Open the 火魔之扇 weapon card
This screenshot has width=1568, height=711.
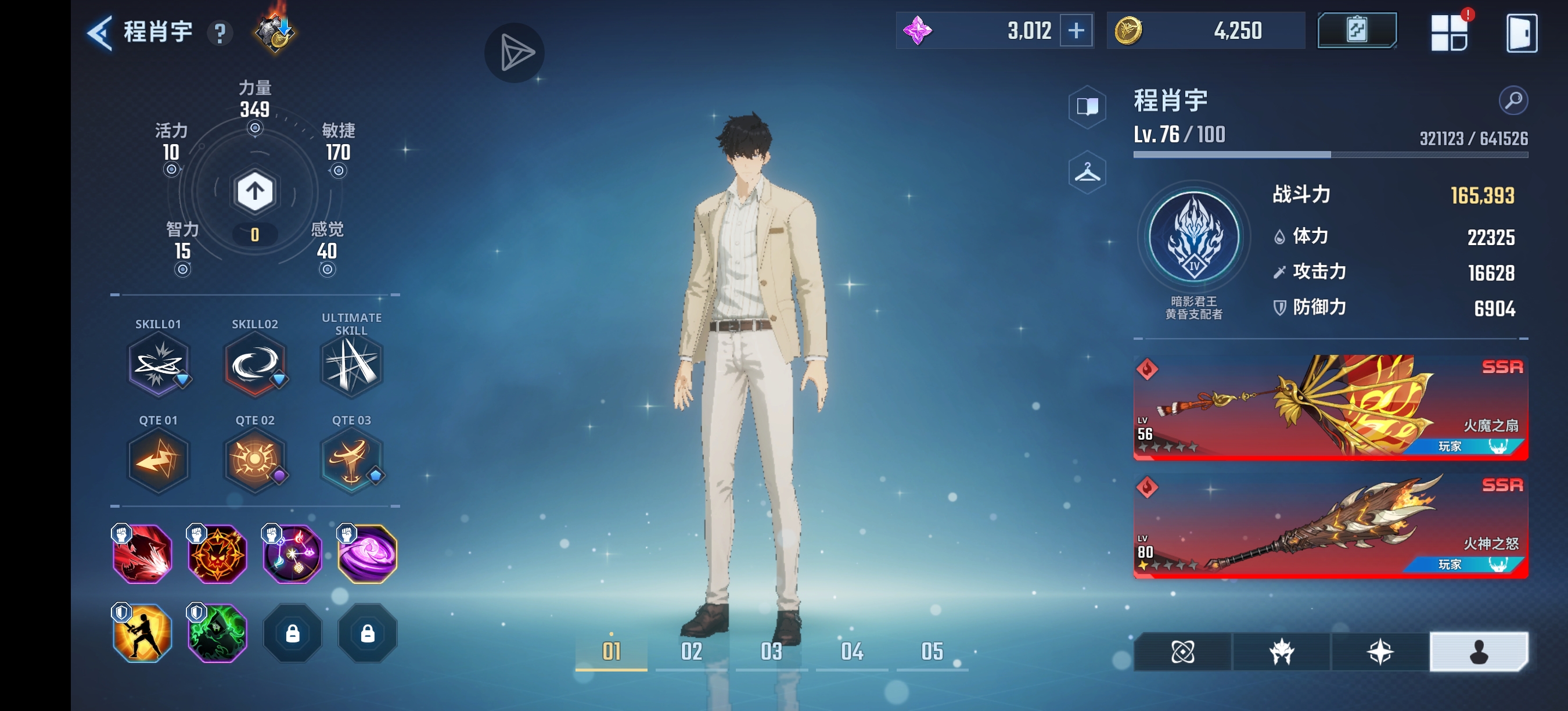pos(1330,407)
